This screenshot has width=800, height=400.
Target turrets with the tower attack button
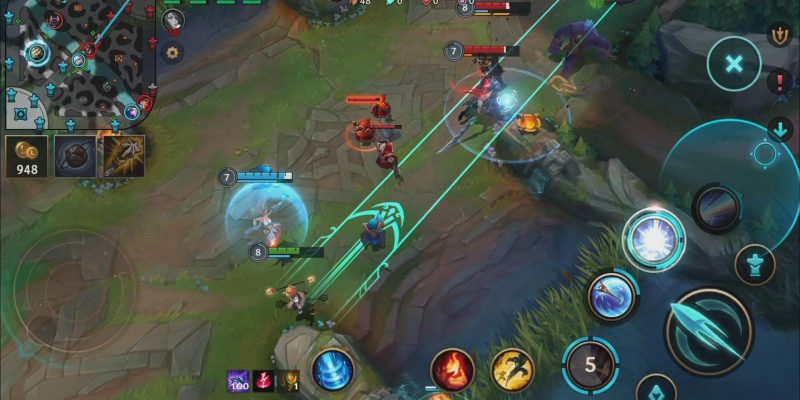tap(755, 265)
